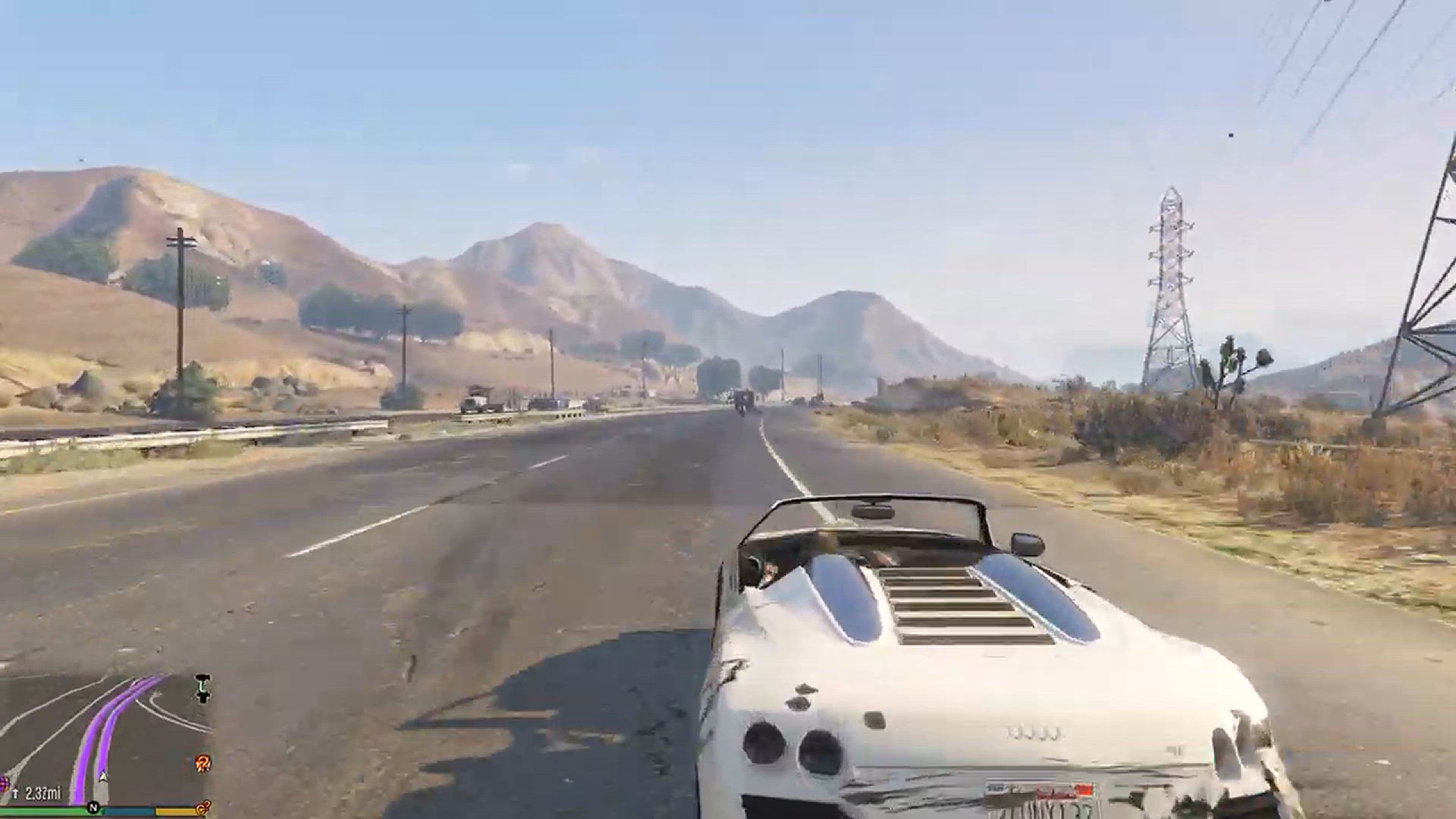Image resolution: width=1456 pixels, height=819 pixels.
Task: Click the white player arrow on the minimap
Action: [102, 776]
